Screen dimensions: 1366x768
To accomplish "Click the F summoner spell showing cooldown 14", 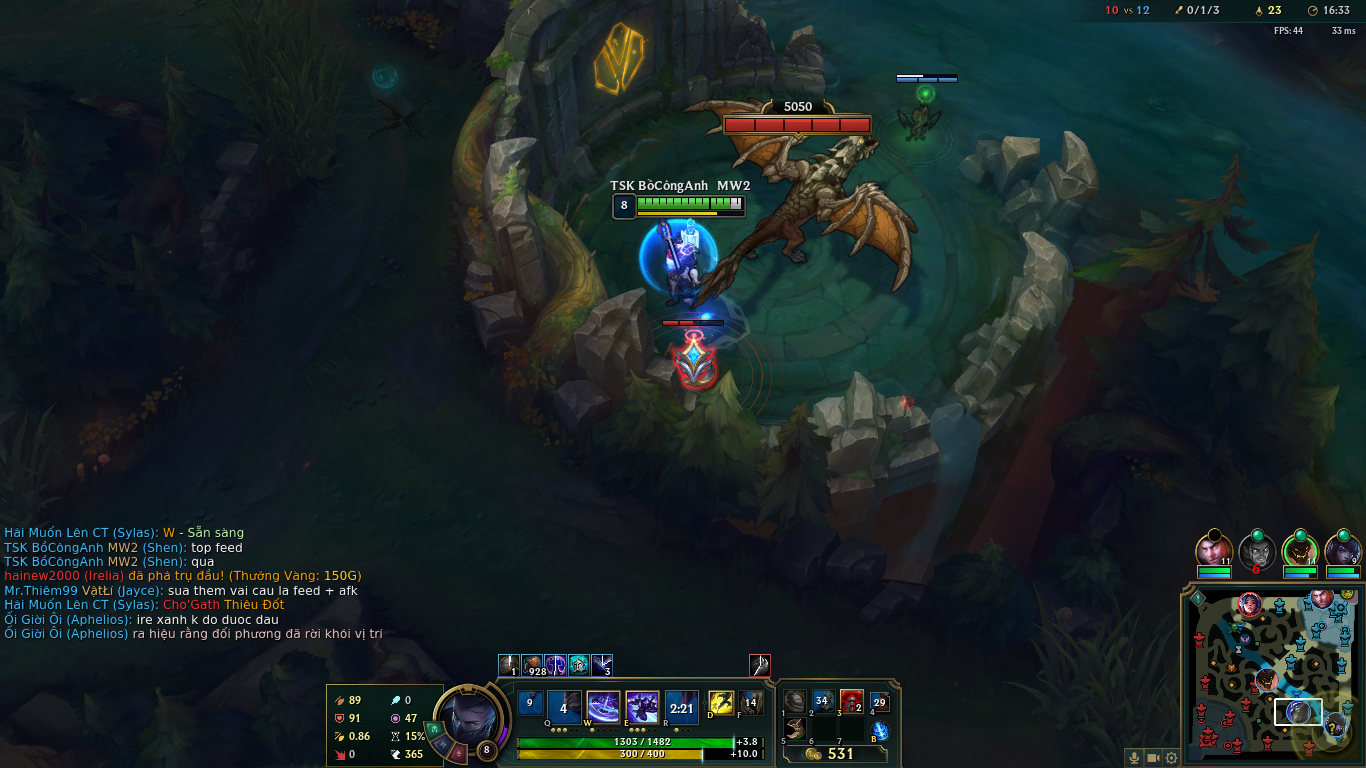I will [750, 703].
